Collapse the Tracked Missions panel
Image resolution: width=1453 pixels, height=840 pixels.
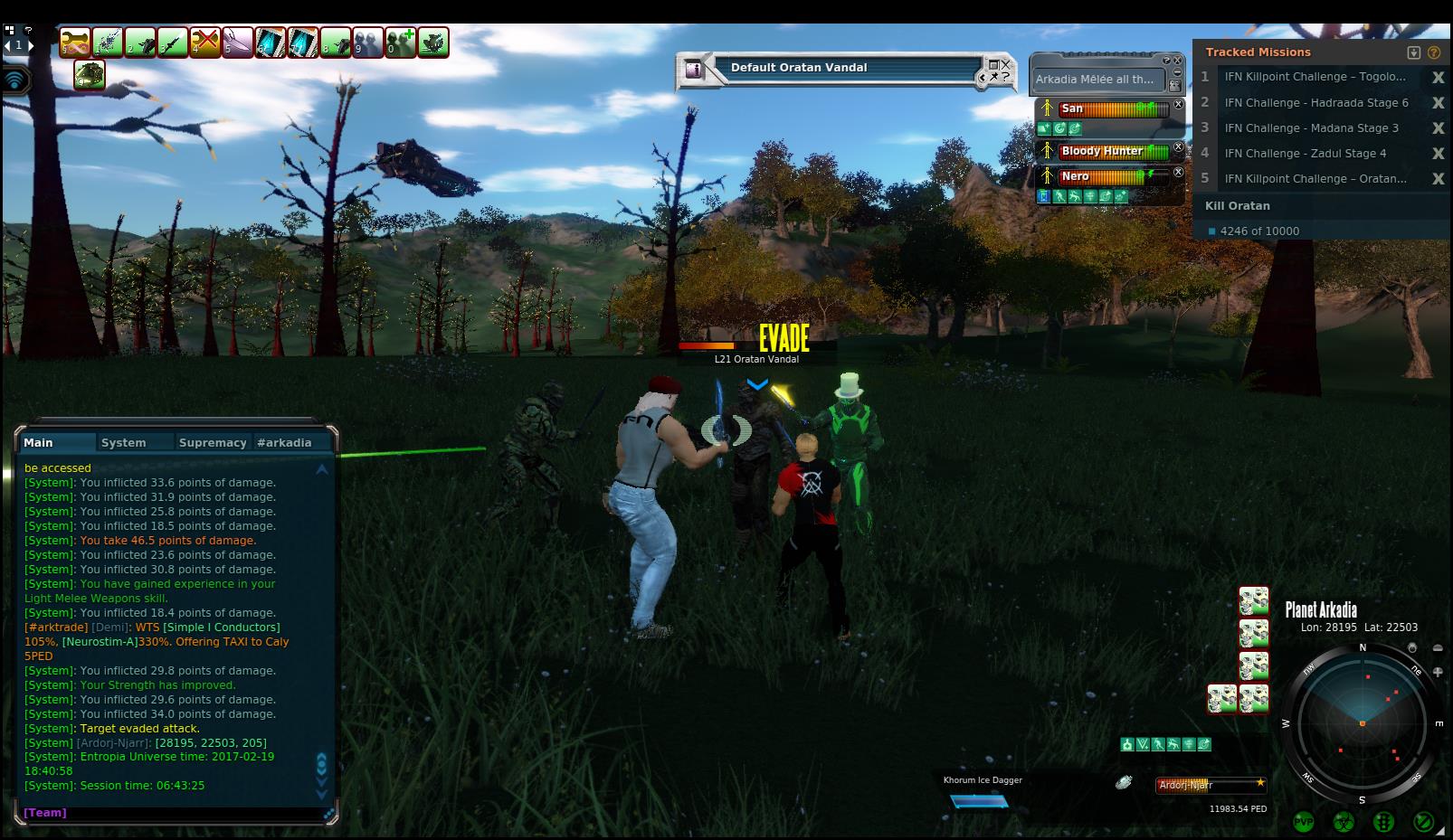coord(1414,52)
